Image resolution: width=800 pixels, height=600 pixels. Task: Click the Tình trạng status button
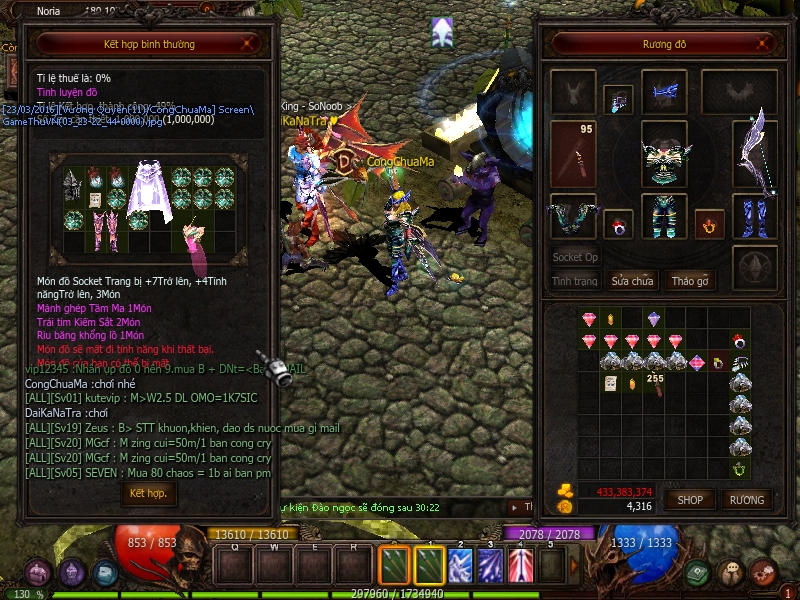click(575, 281)
